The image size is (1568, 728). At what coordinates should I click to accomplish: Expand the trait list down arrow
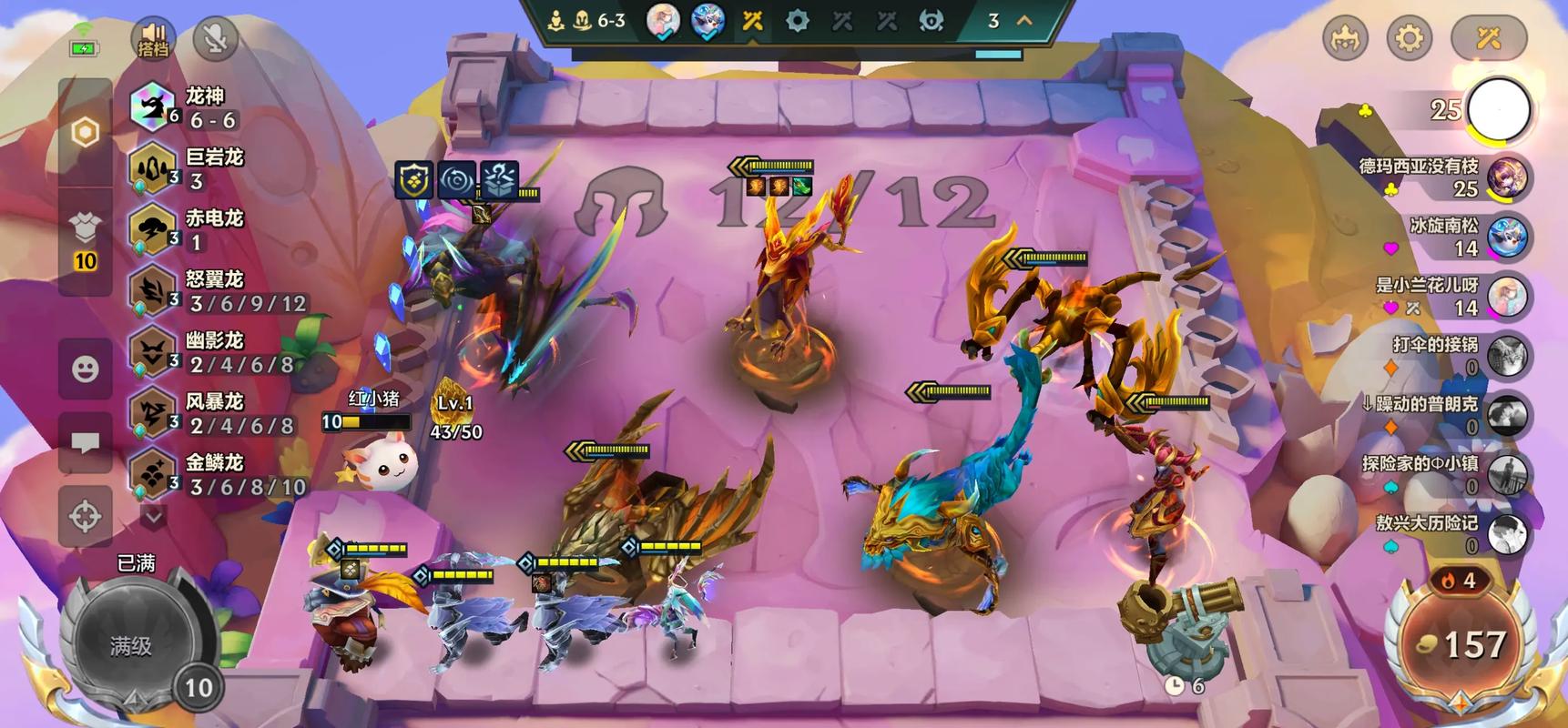click(153, 517)
